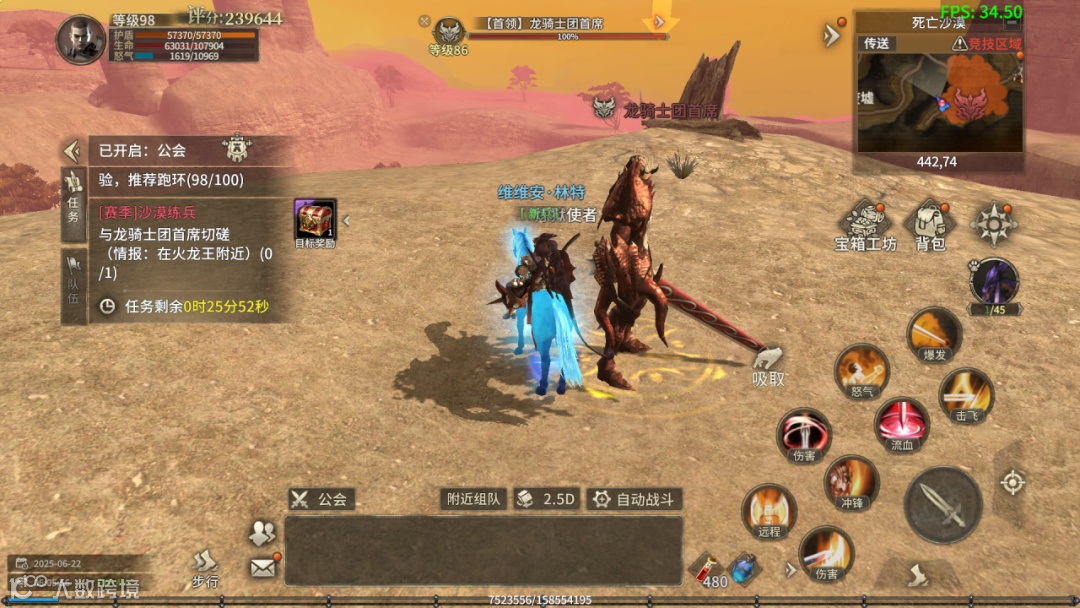This screenshot has width=1080, height=608.
Task: Open the mail envelope icon
Action: tap(262, 567)
